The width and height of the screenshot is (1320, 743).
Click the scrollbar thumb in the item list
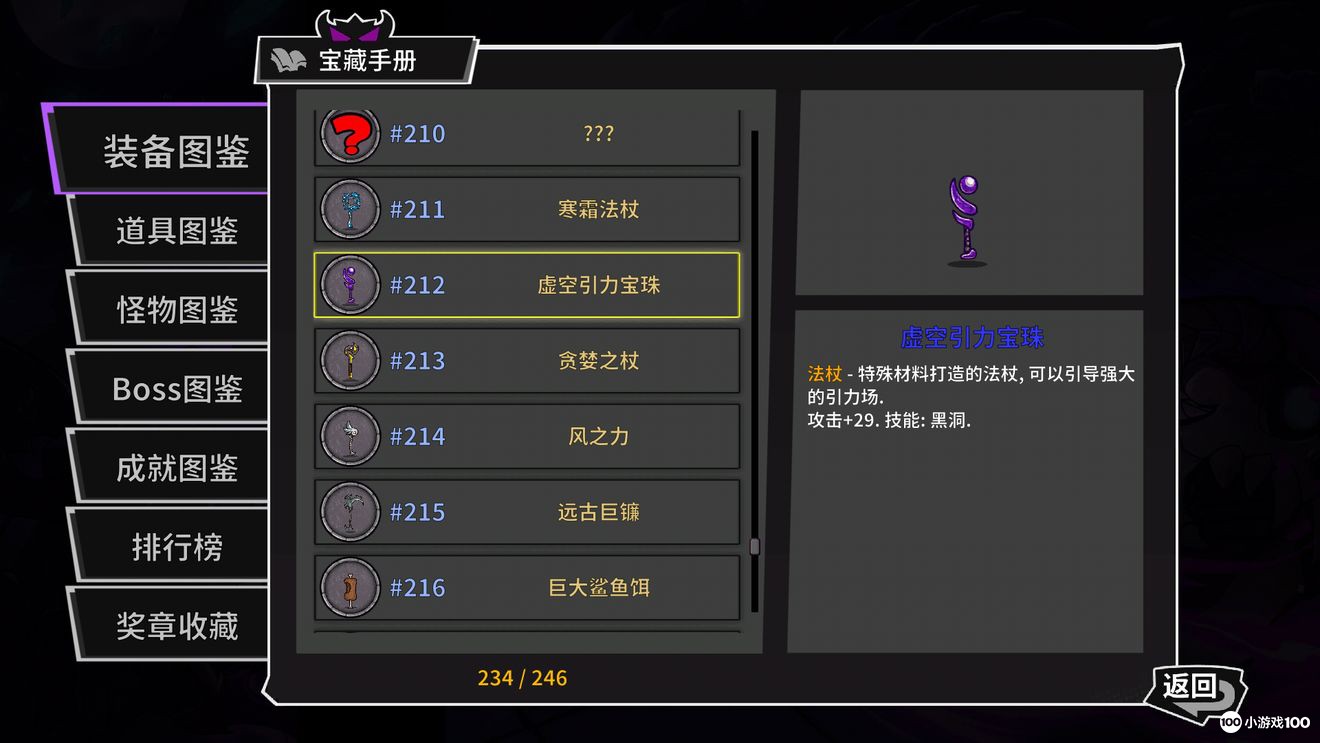coord(753,545)
